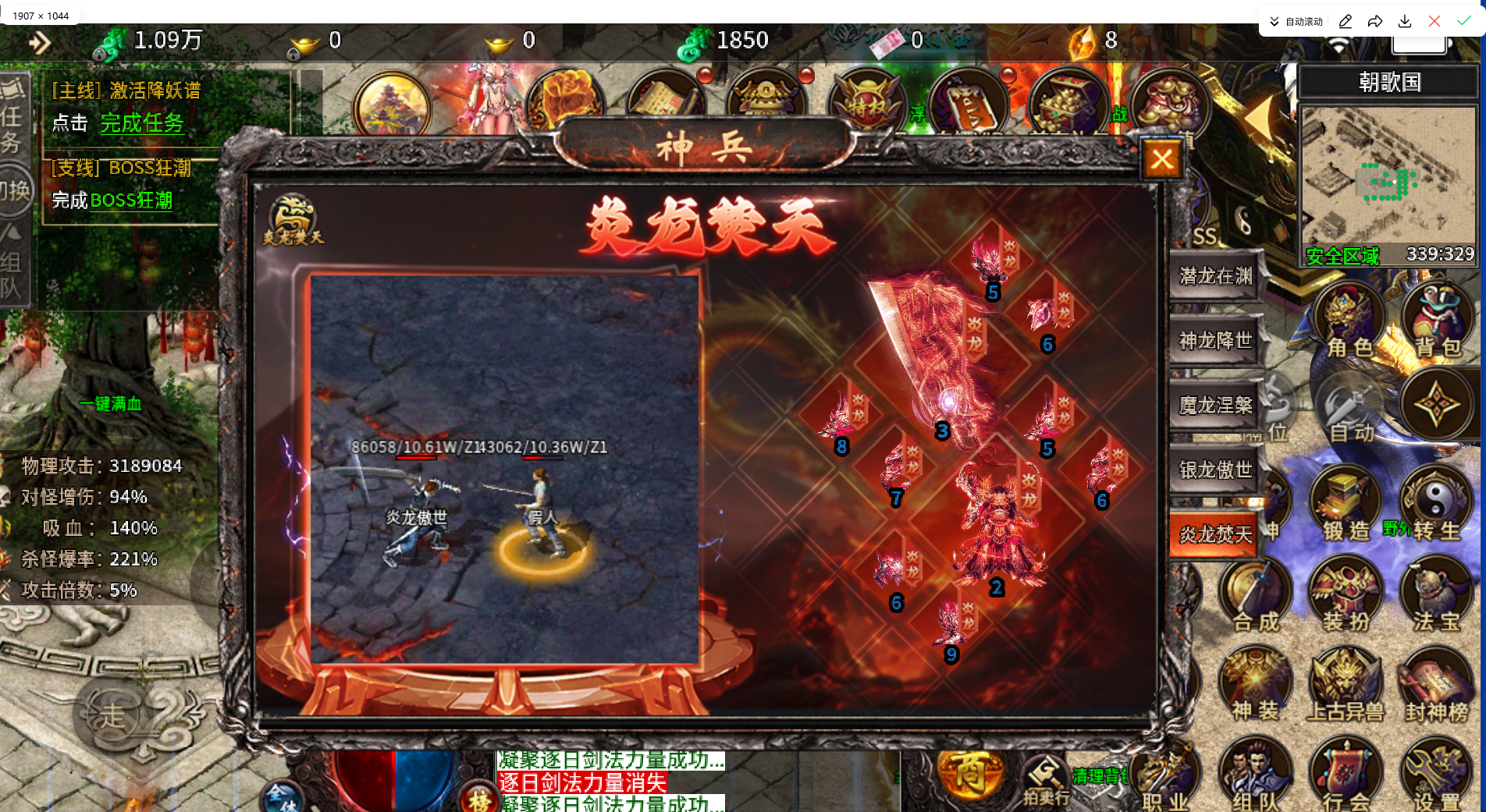The width and height of the screenshot is (1486, 812).
Task: Open the 封神榜 ranking icon
Action: pyautogui.click(x=1436, y=686)
